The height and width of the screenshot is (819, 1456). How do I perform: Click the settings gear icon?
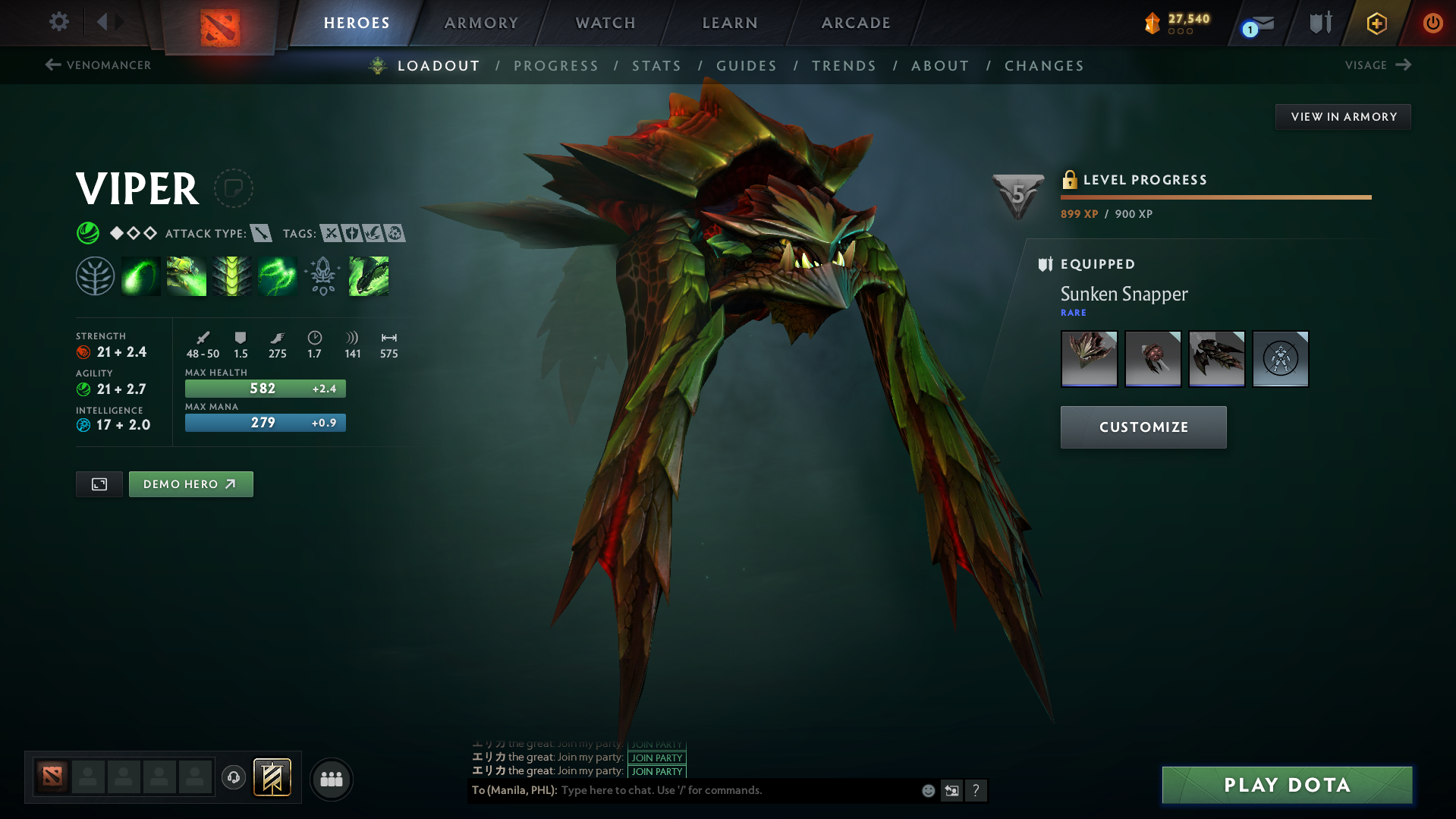[x=58, y=22]
